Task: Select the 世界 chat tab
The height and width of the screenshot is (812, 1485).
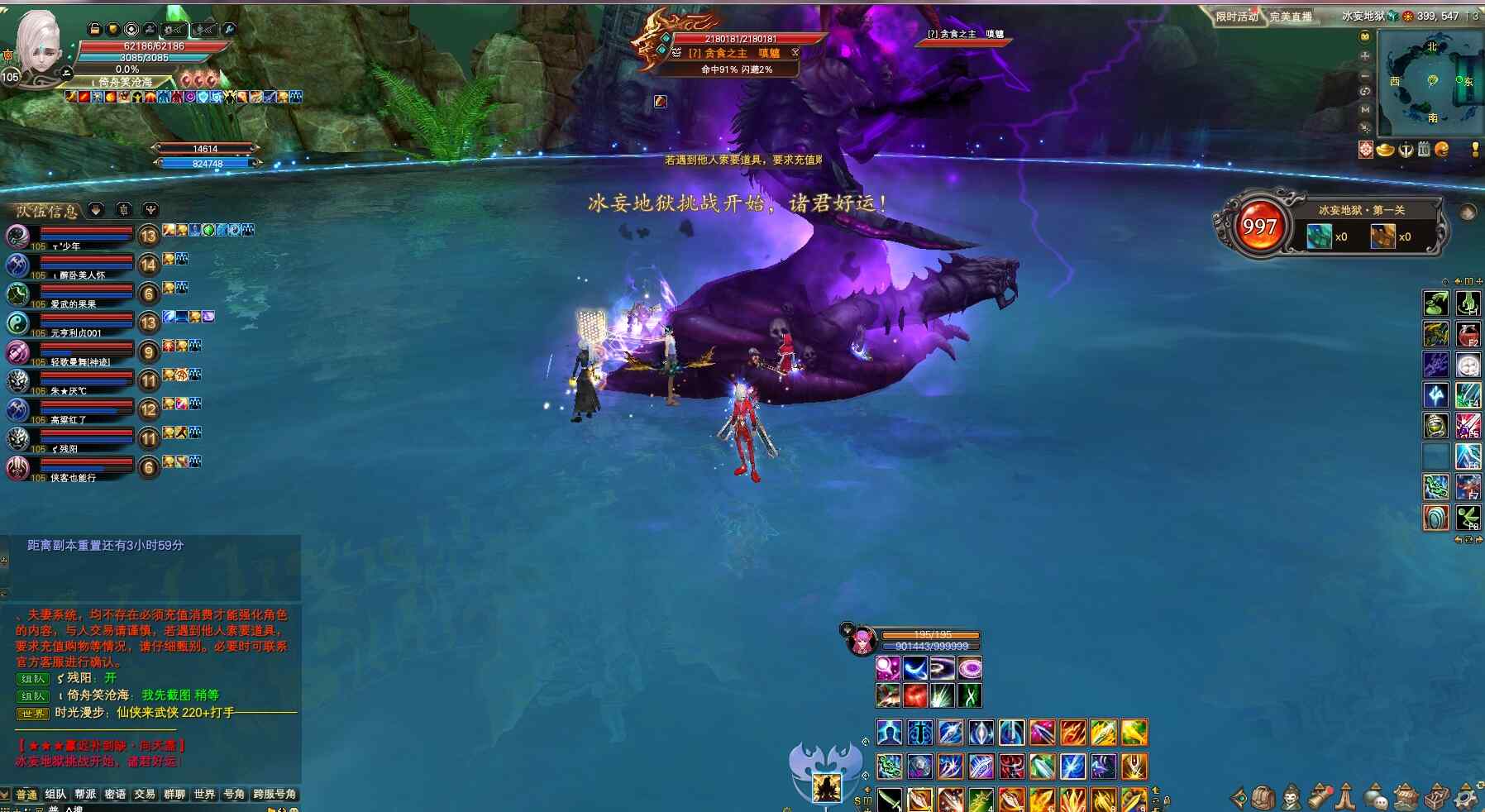Action: pos(204,795)
